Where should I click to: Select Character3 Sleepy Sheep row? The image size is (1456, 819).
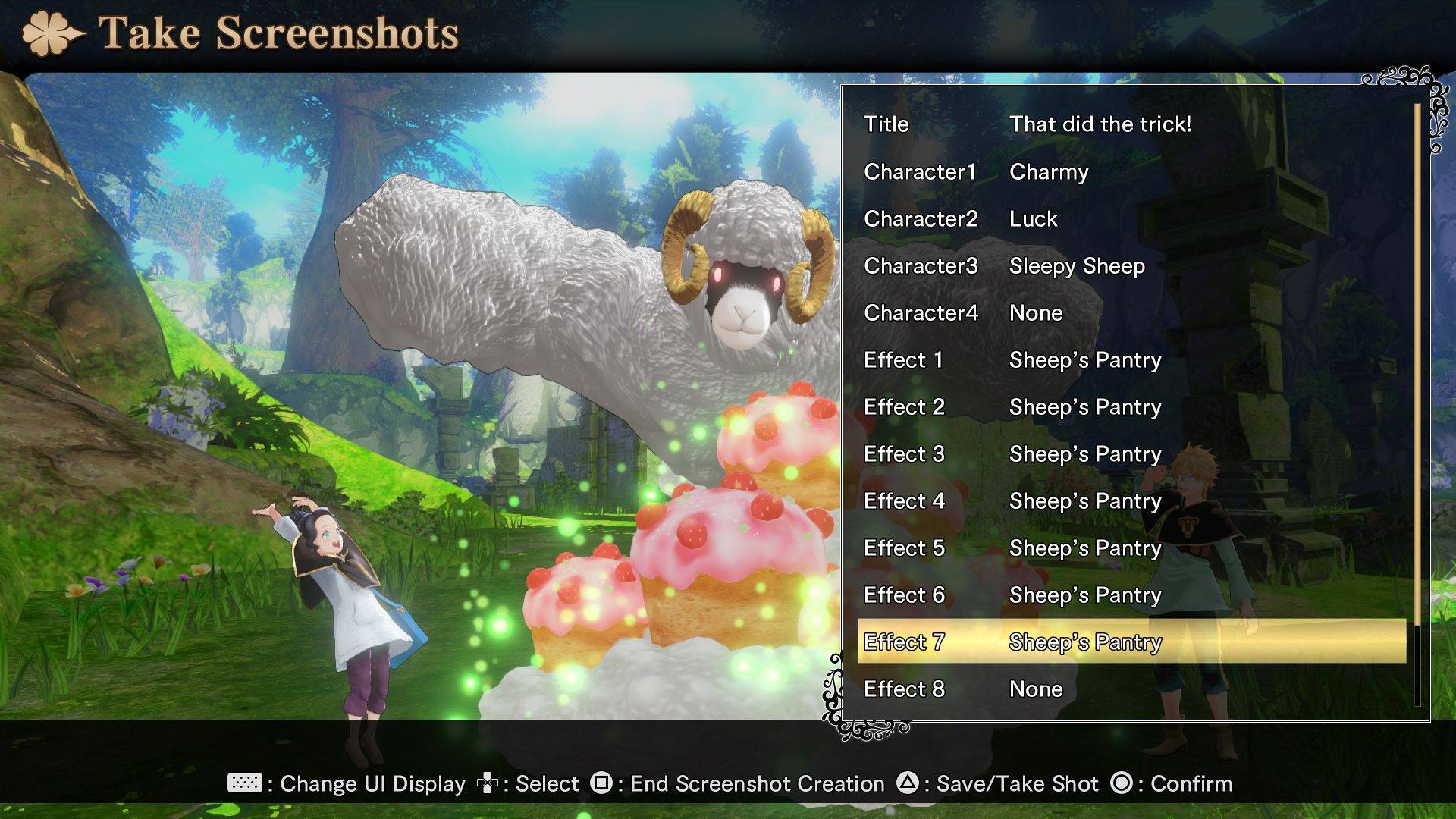click(1130, 266)
